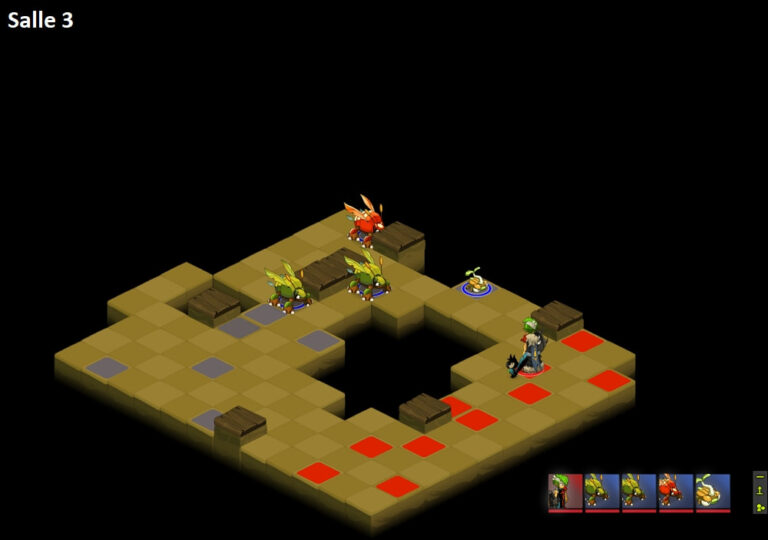Image resolution: width=768 pixels, height=540 pixels.
Task: Collapse the timeline with the minus button
Action: pos(760,478)
